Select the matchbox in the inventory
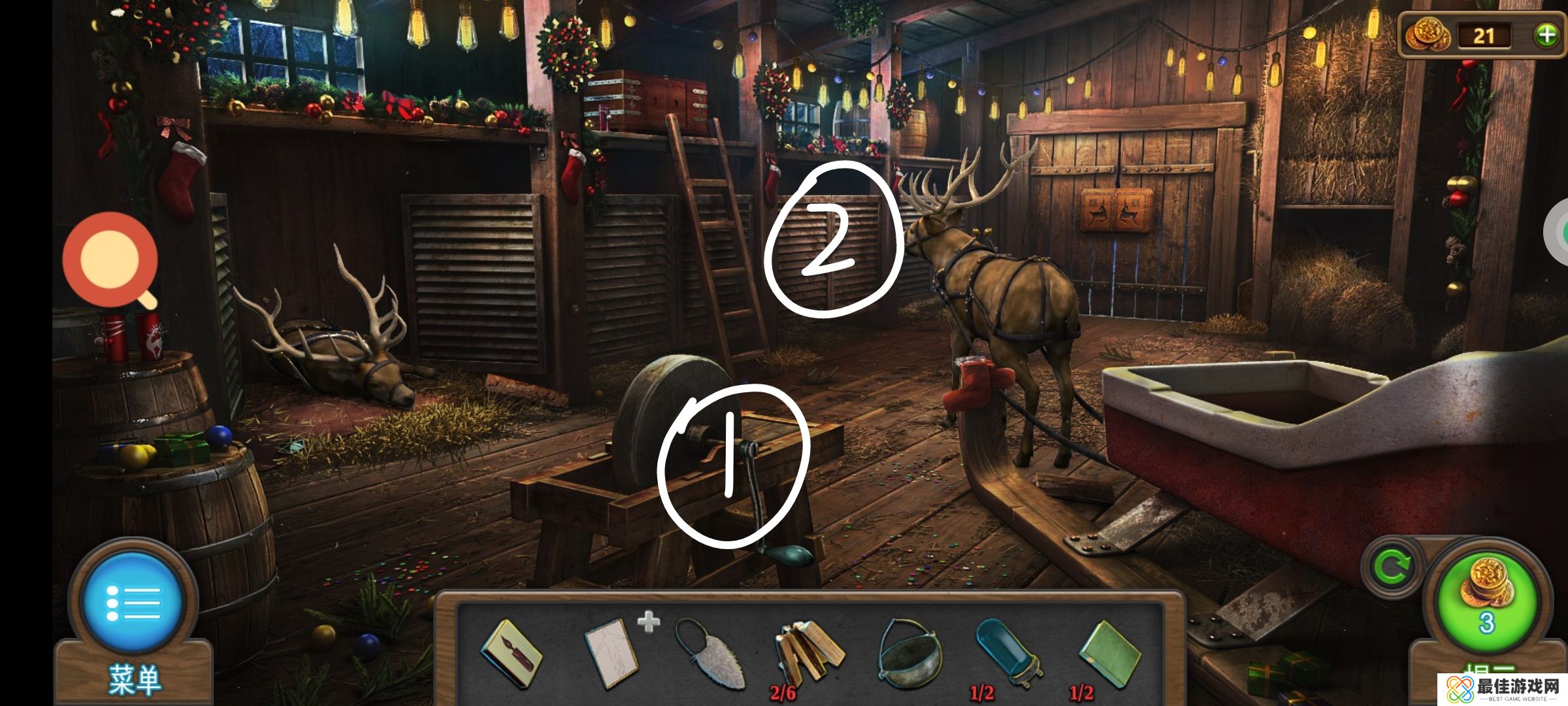 [x=511, y=654]
